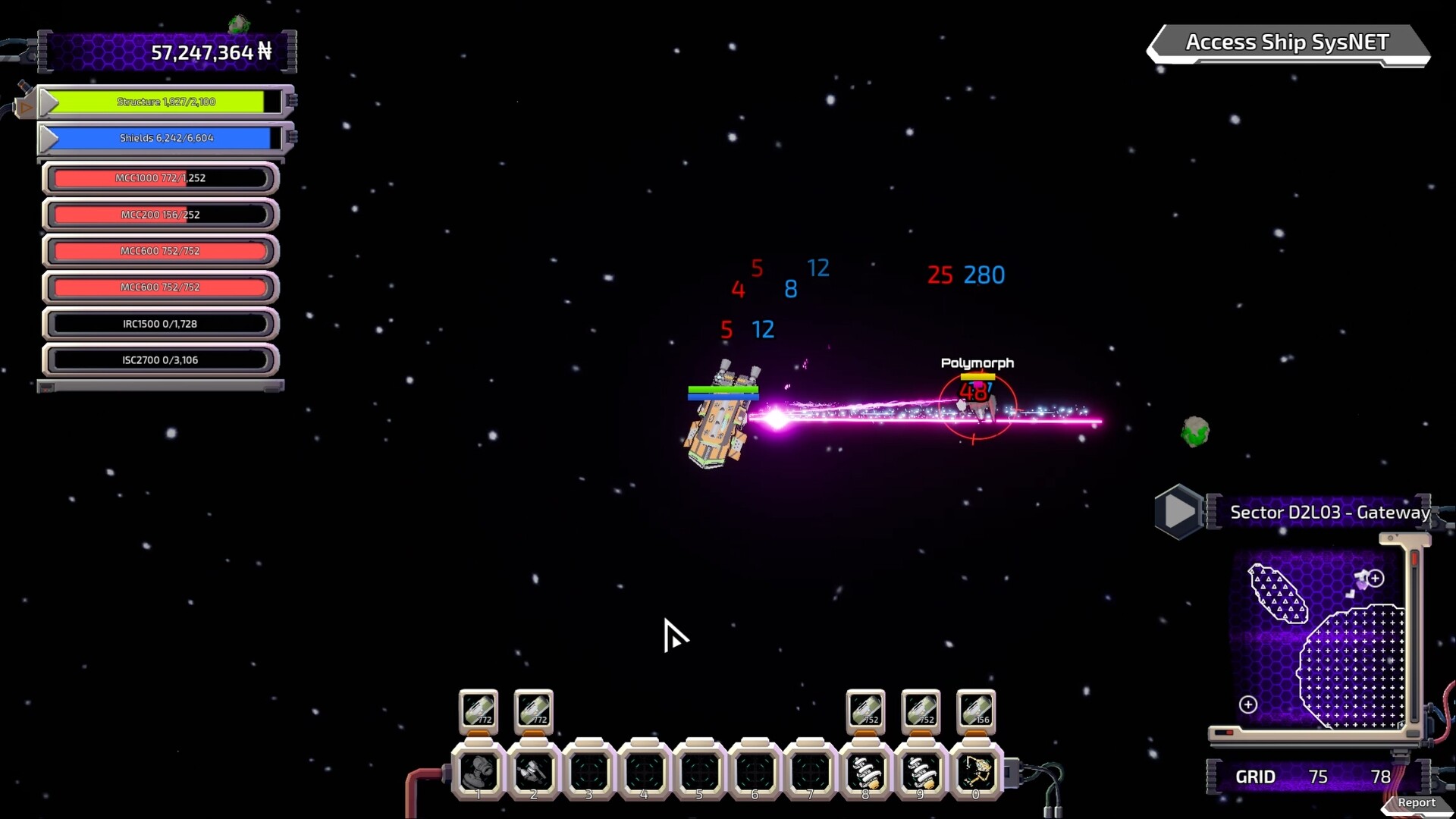Expand the Shields status bar
1456x819 pixels.
pos(49,138)
